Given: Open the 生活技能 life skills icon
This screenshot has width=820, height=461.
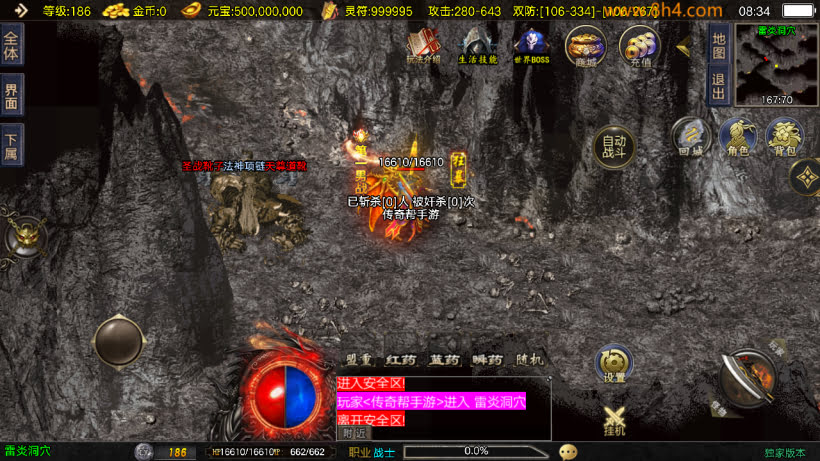Looking at the screenshot, I should 477,45.
